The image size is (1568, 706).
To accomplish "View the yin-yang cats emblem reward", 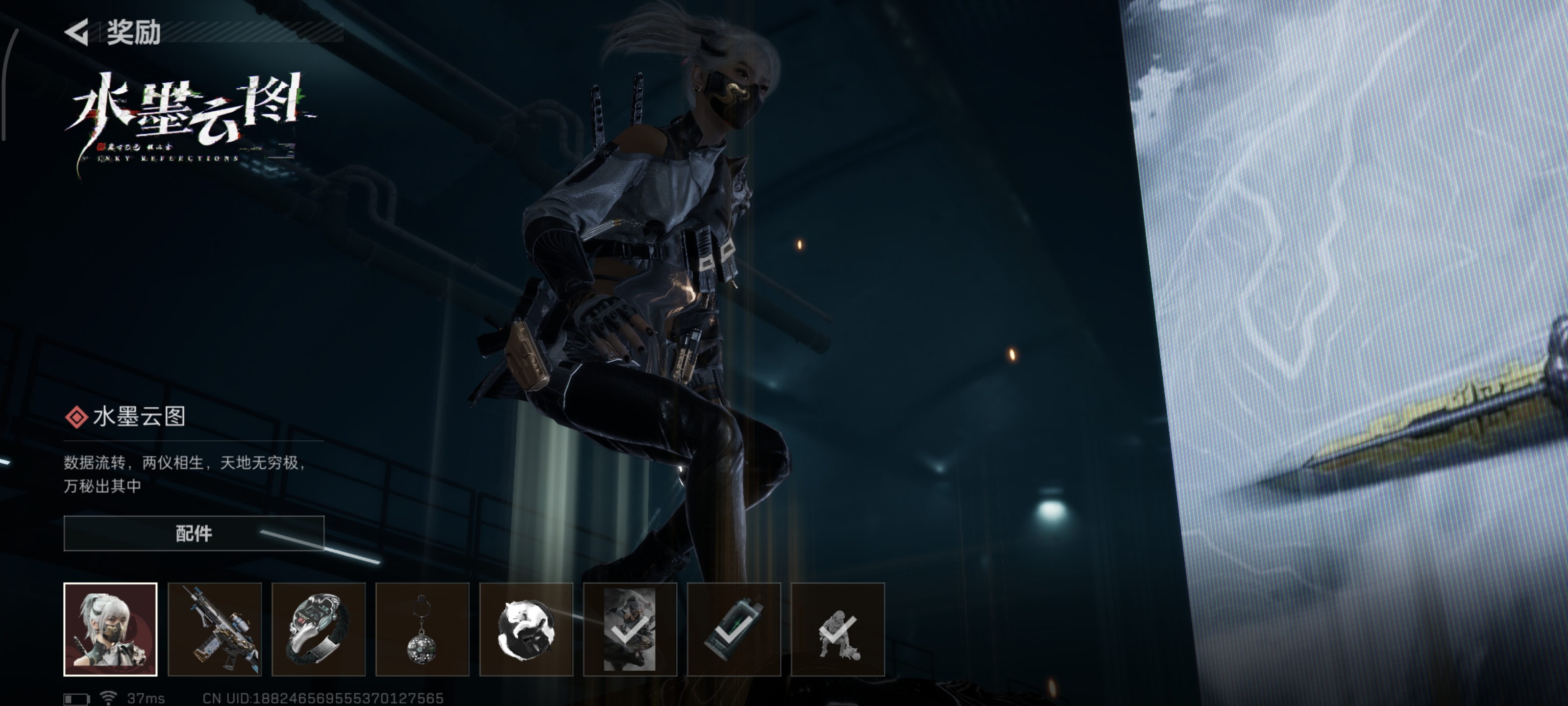I will pos(526,629).
